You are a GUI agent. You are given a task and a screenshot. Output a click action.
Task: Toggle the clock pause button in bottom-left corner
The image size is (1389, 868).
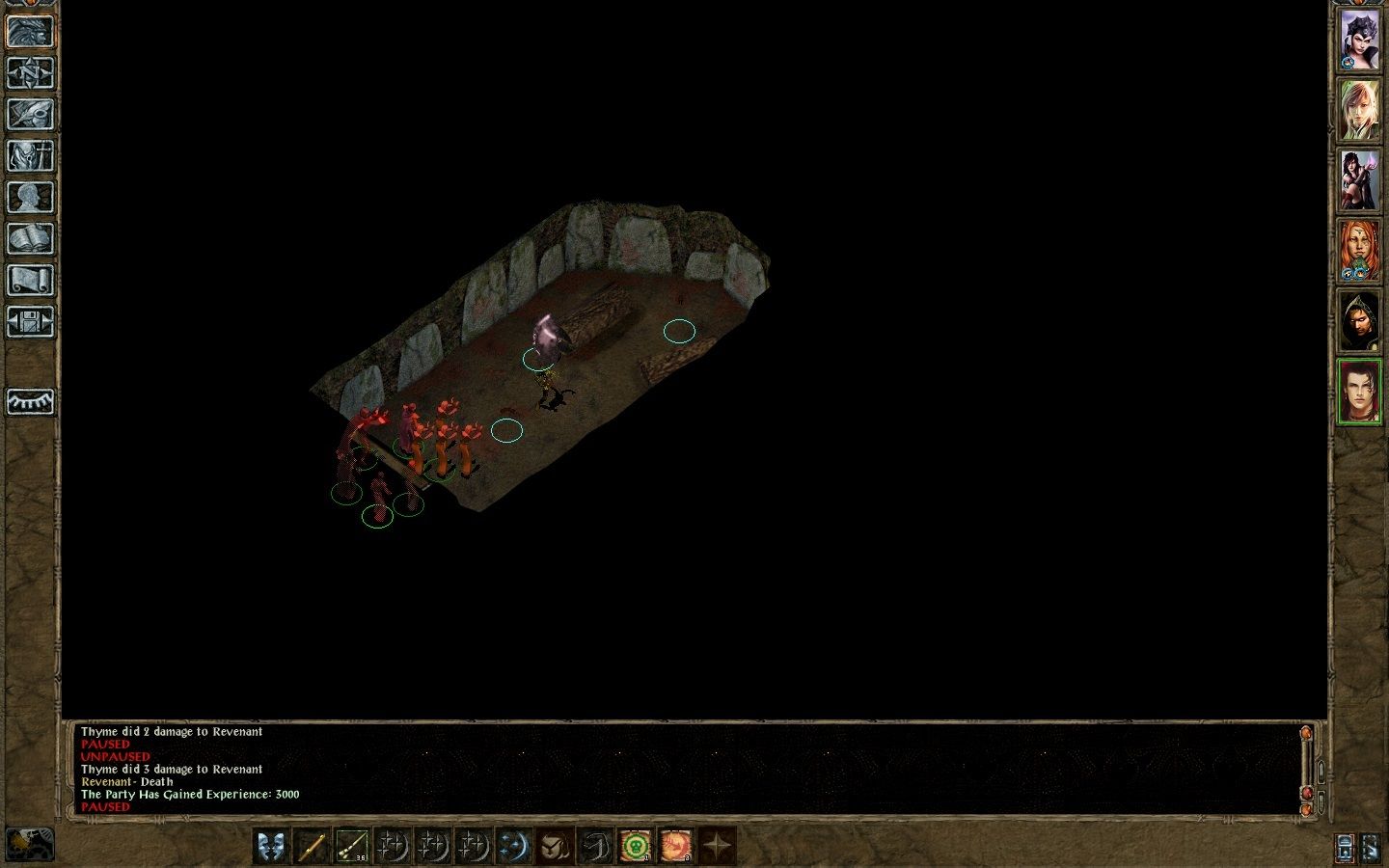tap(29, 845)
